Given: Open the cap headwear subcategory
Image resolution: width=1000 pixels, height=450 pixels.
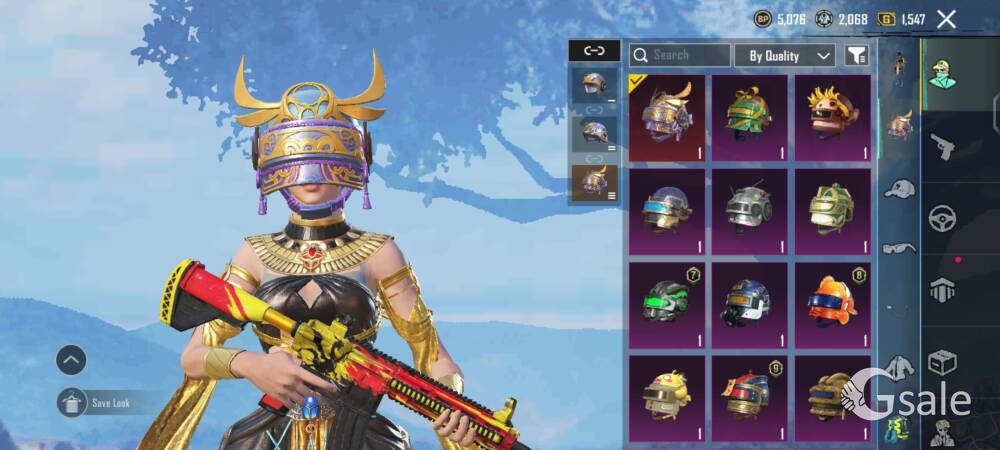Looking at the screenshot, I should [900, 188].
